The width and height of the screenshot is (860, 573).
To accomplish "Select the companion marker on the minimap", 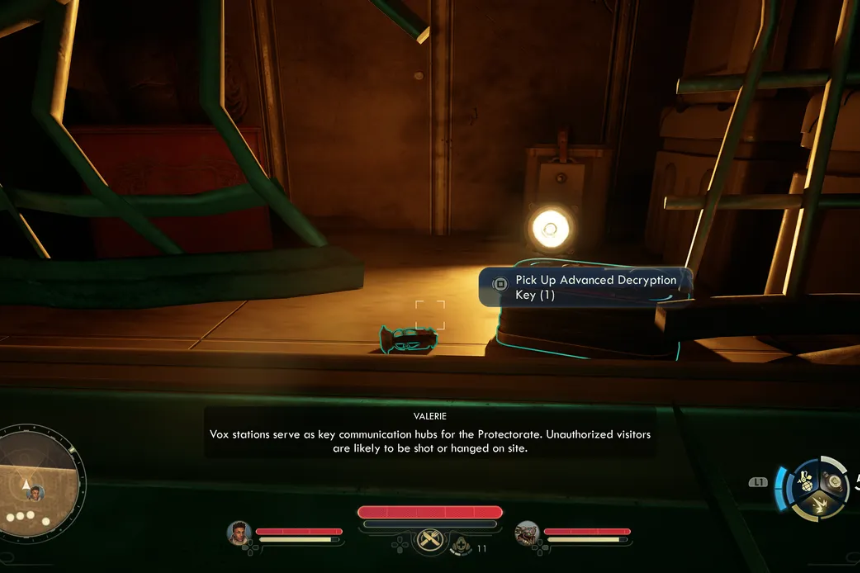I will [36, 493].
